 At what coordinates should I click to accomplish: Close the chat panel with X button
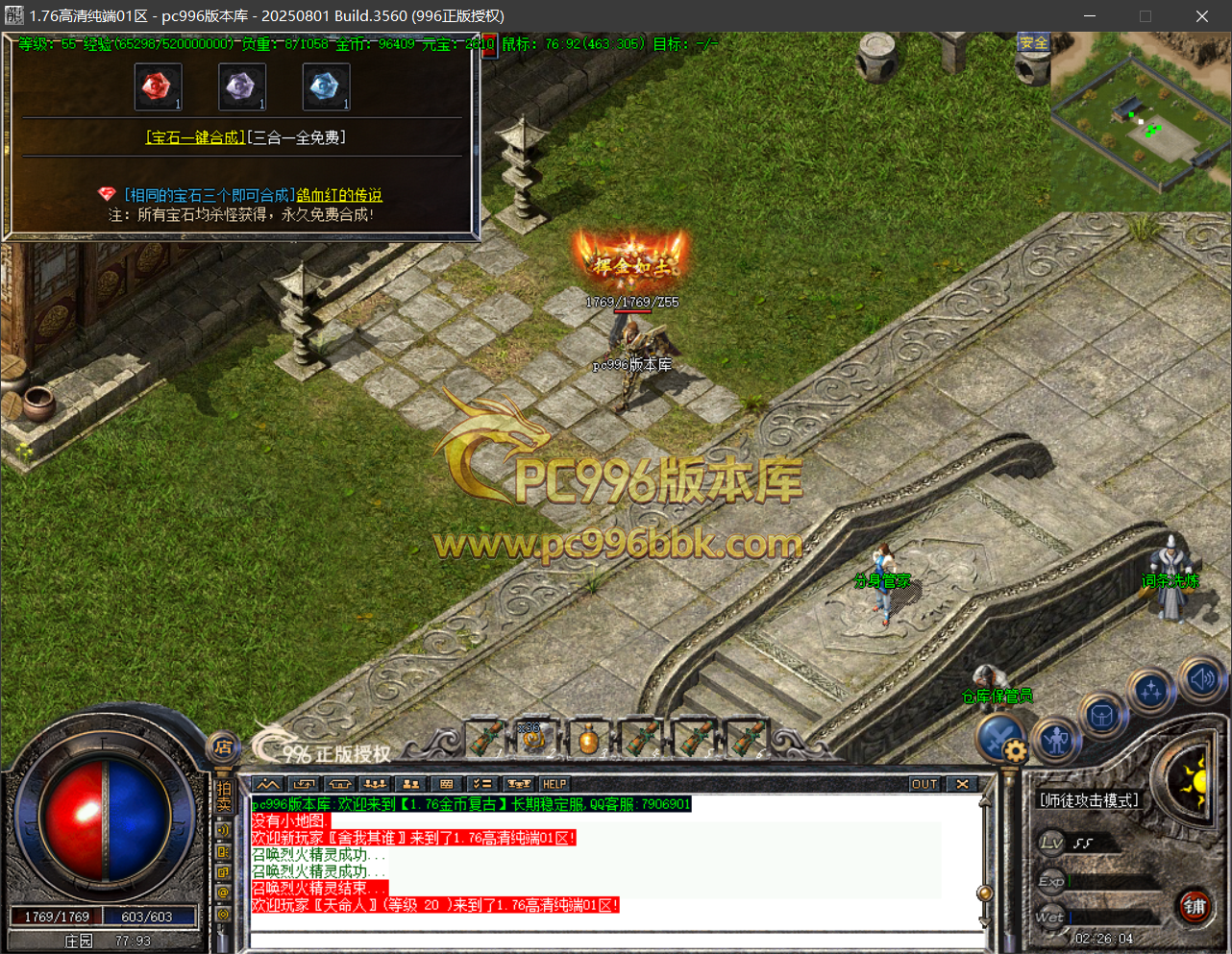pos(962,784)
